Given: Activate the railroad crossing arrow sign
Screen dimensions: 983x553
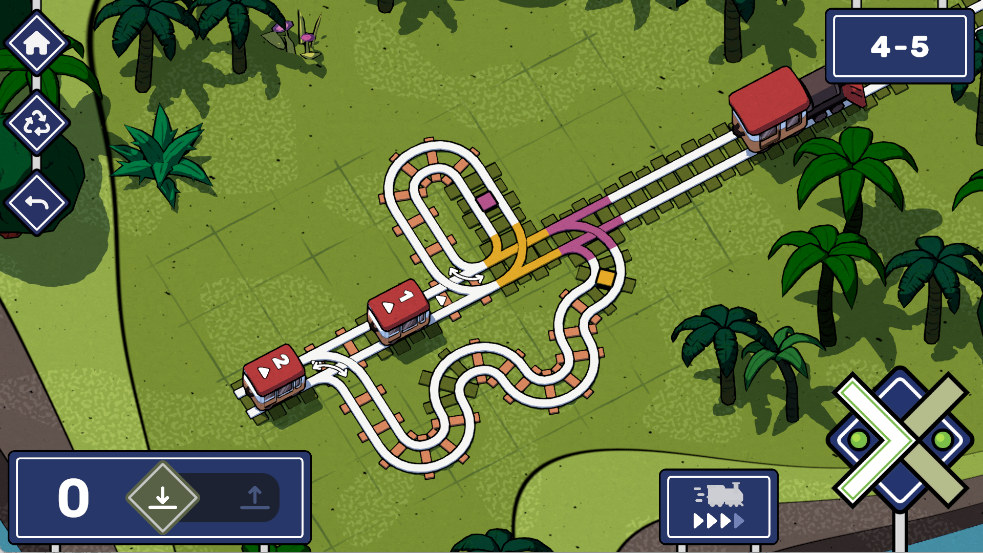Looking at the screenshot, I should coord(899,439).
